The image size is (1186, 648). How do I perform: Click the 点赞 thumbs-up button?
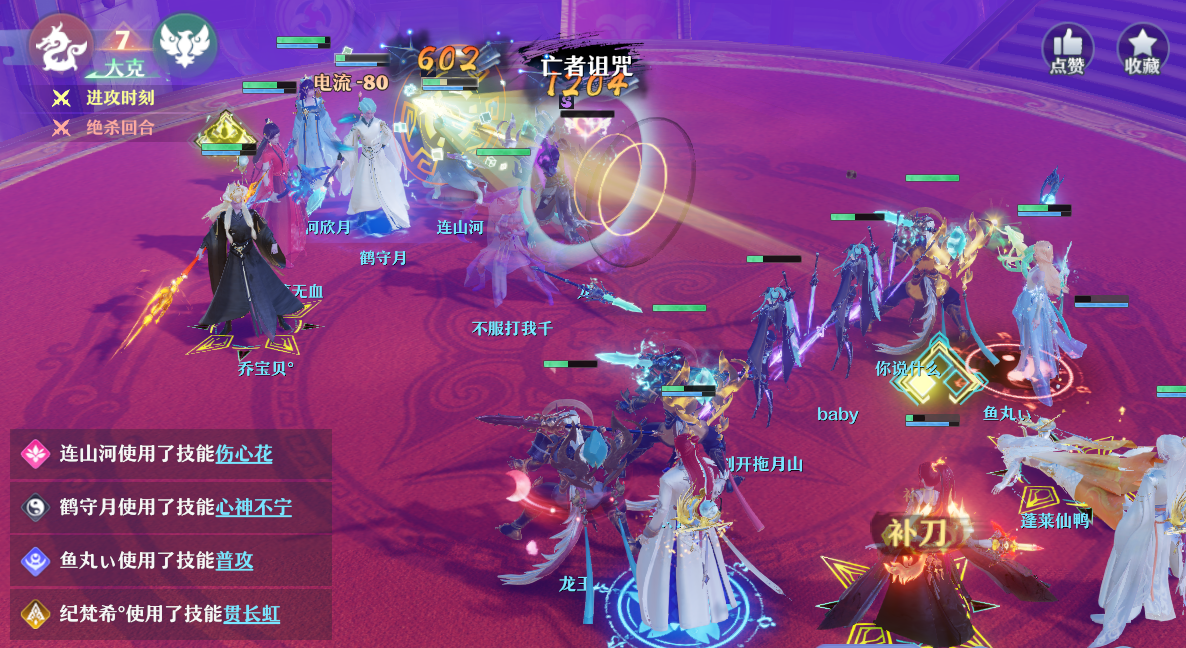tap(1067, 48)
